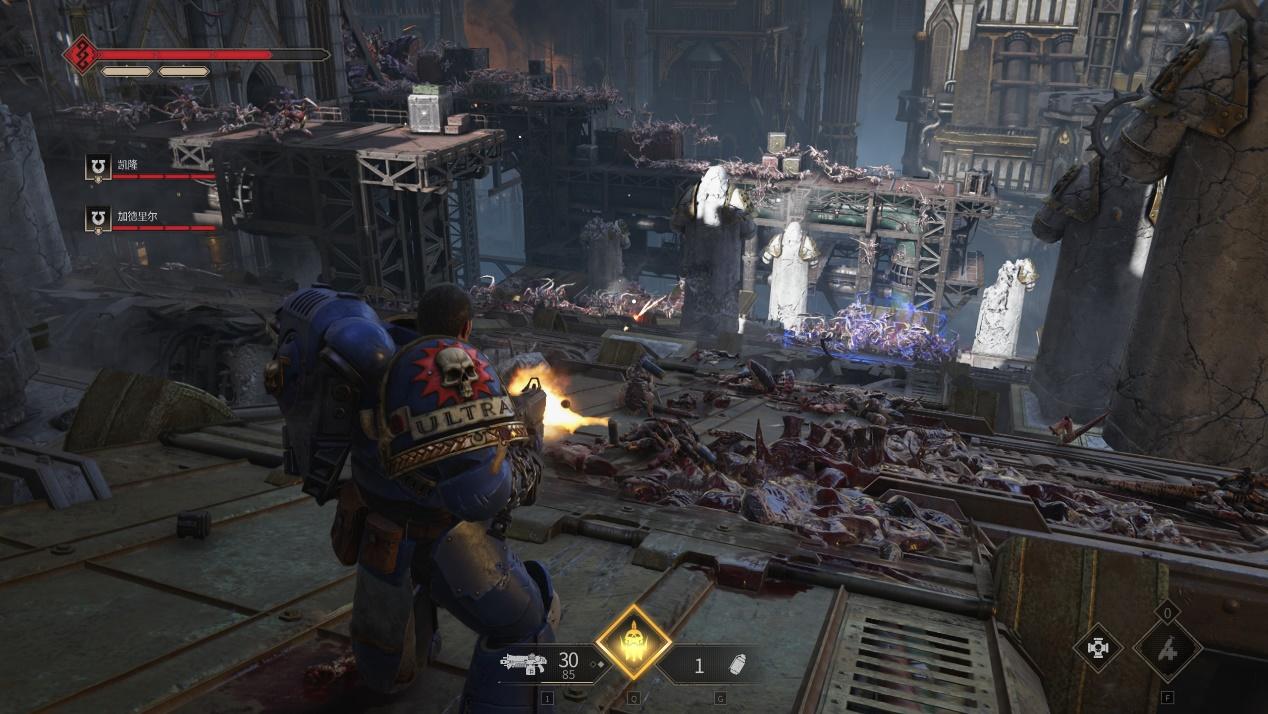Select squadmate 加德里尔's Ultramarines portrait

(98, 218)
